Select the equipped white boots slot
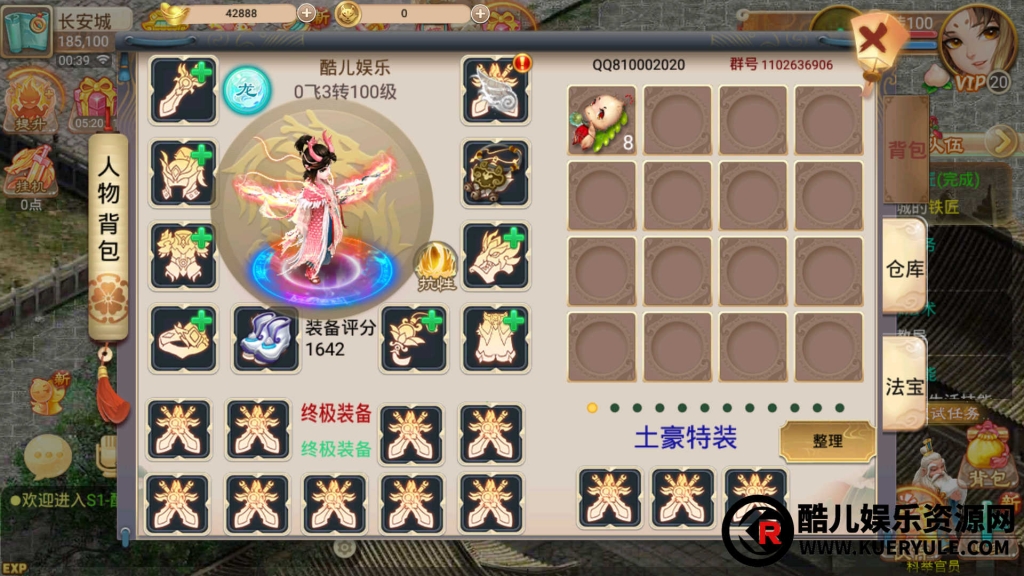 [x=264, y=338]
